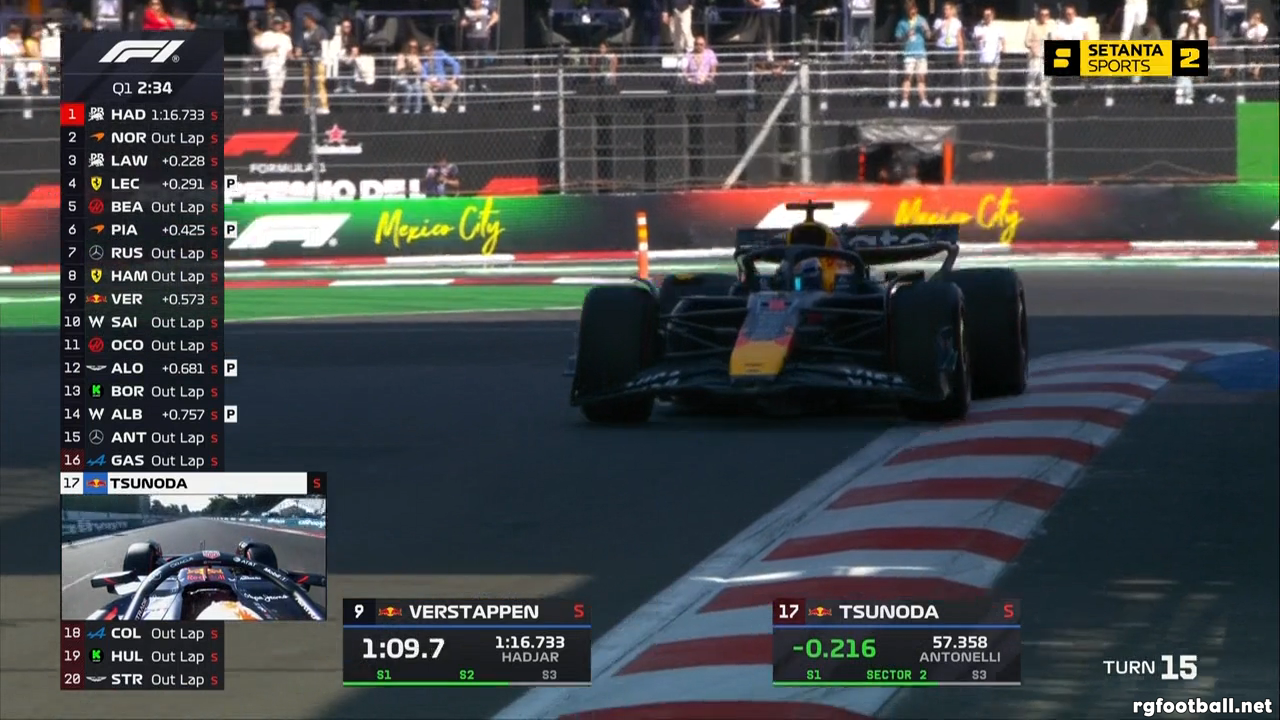Image resolution: width=1280 pixels, height=720 pixels.
Task: Open Tsunoda's onboard camera thumbnail
Action: pyautogui.click(x=193, y=557)
